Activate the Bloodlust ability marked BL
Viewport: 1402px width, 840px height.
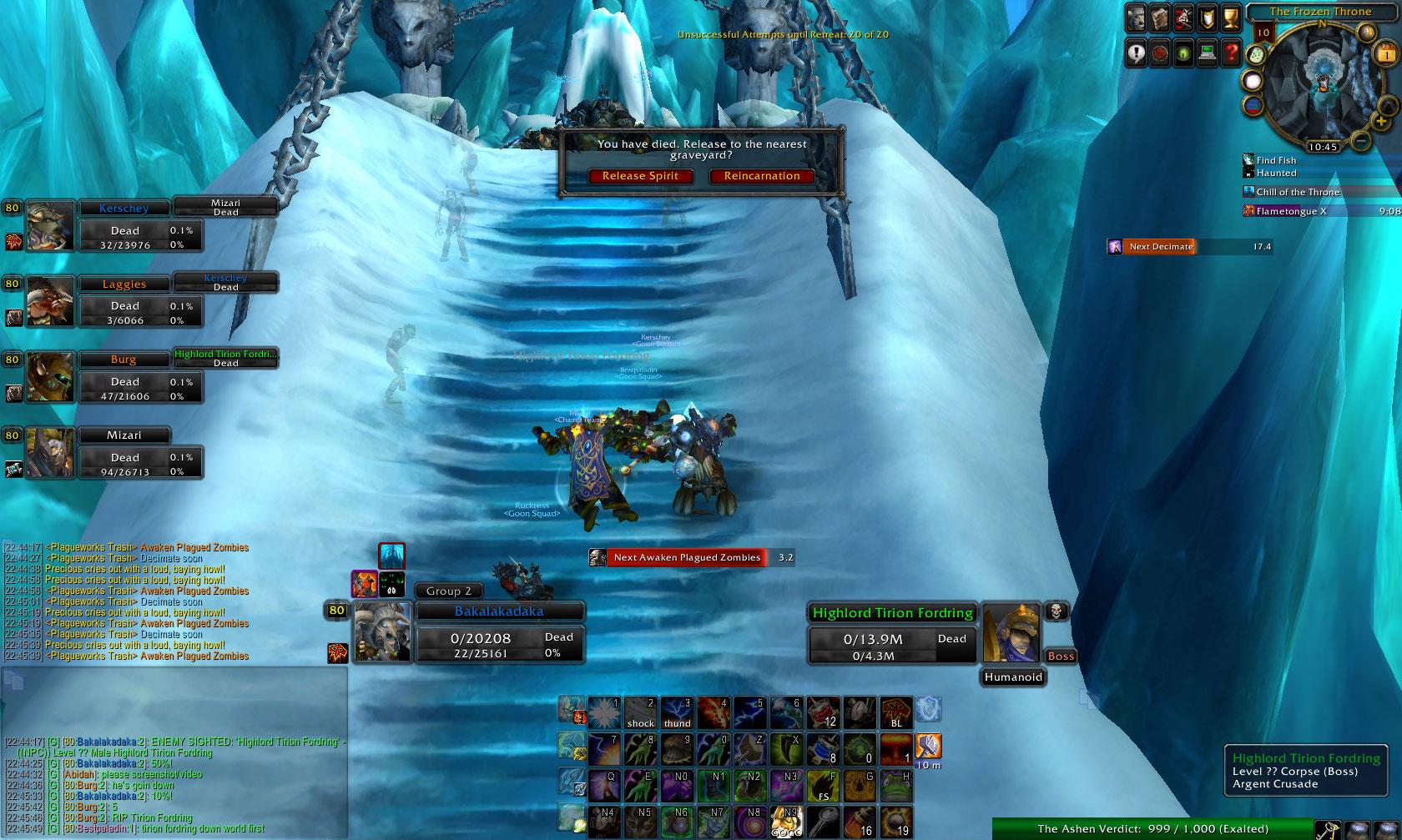pyautogui.click(x=896, y=712)
